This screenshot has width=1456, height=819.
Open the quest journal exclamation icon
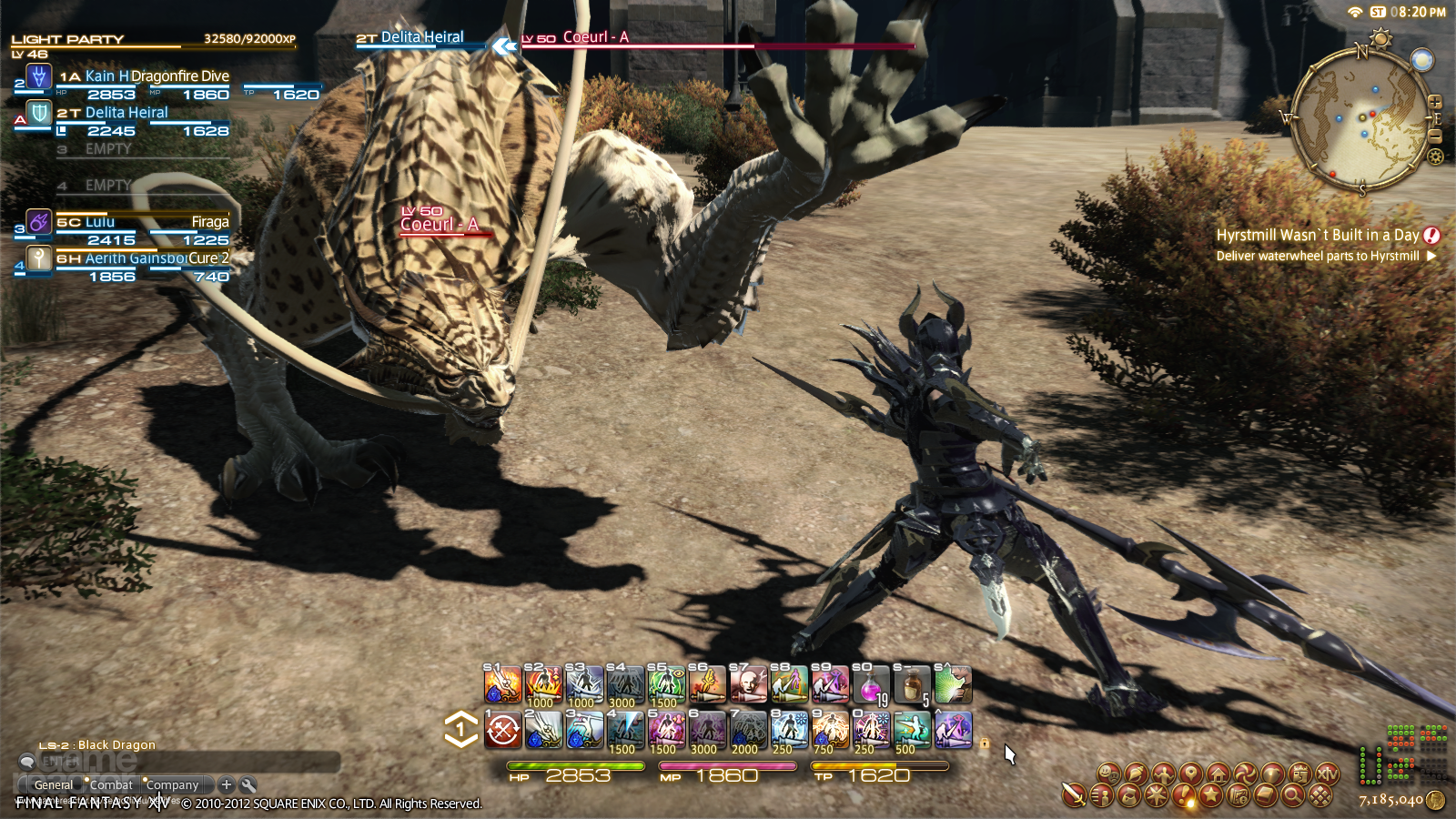click(x=1183, y=796)
